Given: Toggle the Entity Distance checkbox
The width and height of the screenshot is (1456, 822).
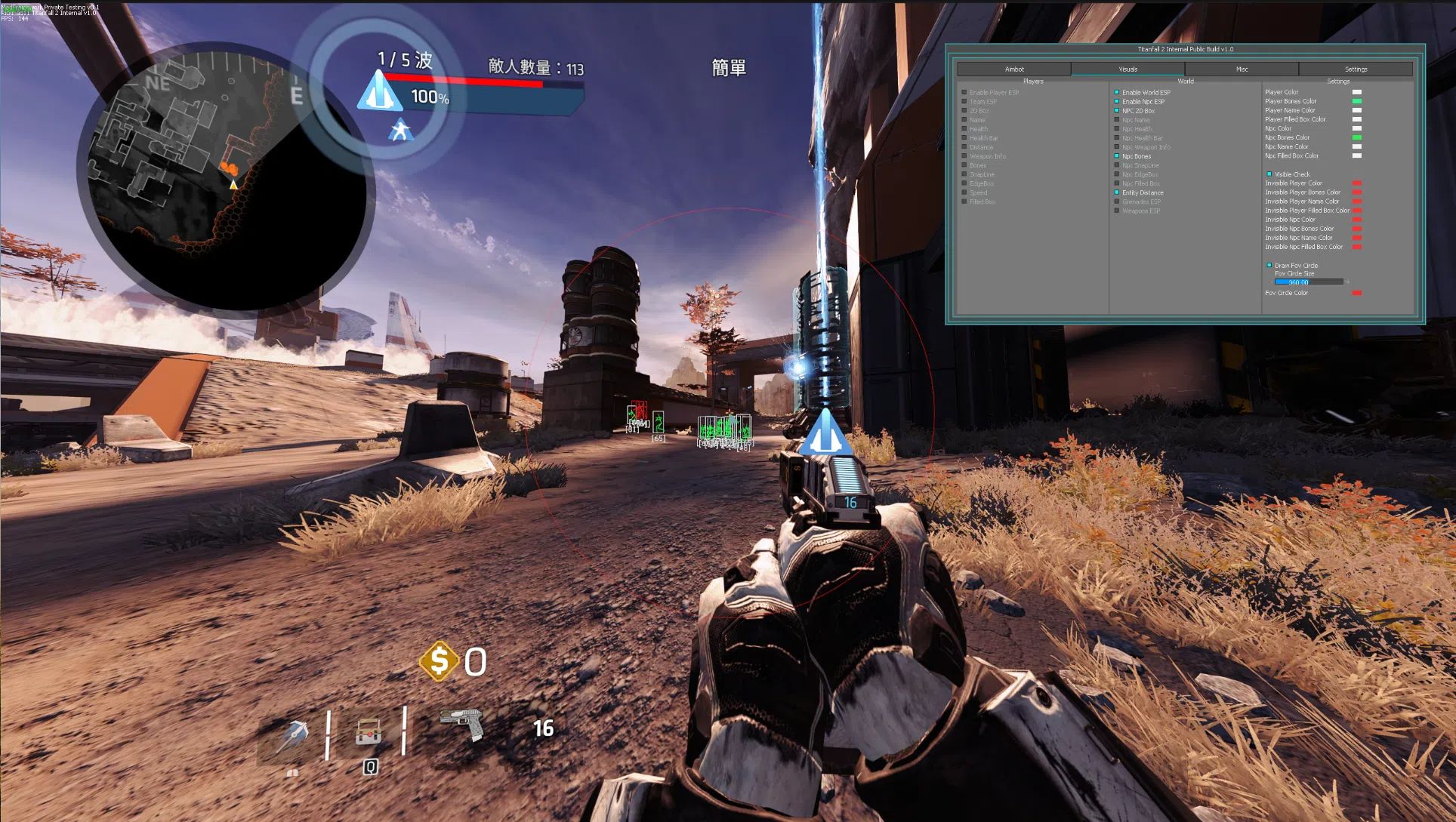Looking at the screenshot, I should tap(1117, 192).
